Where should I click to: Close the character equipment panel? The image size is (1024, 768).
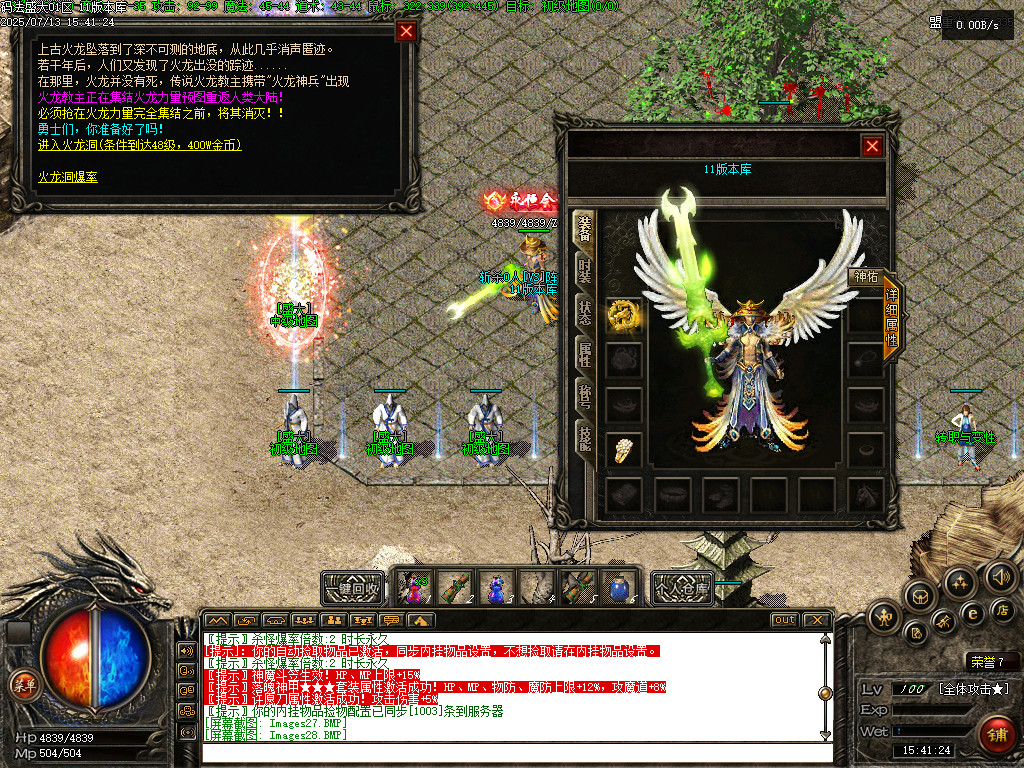click(x=873, y=147)
